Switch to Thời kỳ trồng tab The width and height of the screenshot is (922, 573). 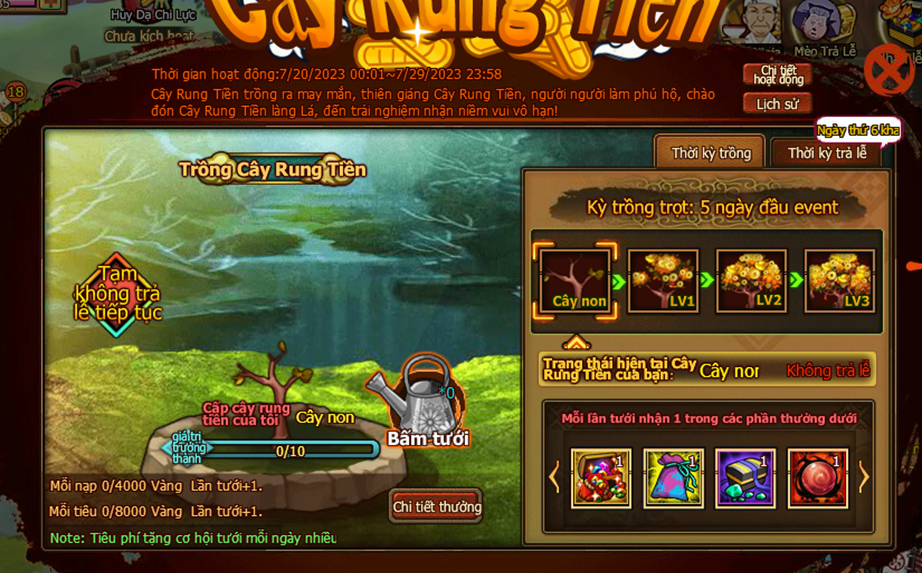[x=711, y=153]
